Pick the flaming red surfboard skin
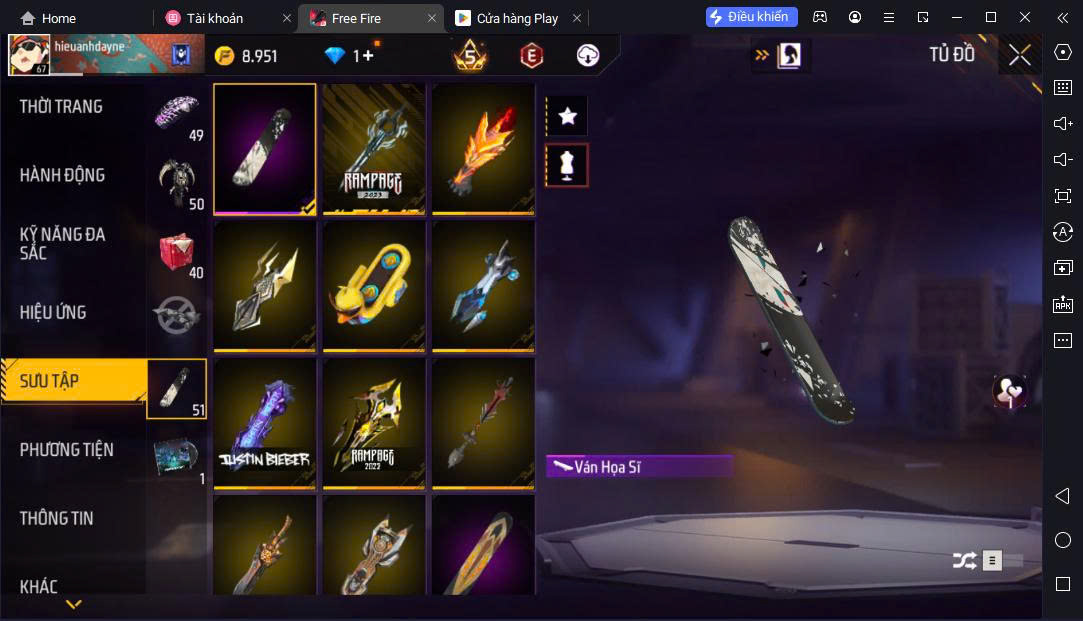The width and height of the screenshot is (1083, 621). point(482,147)
